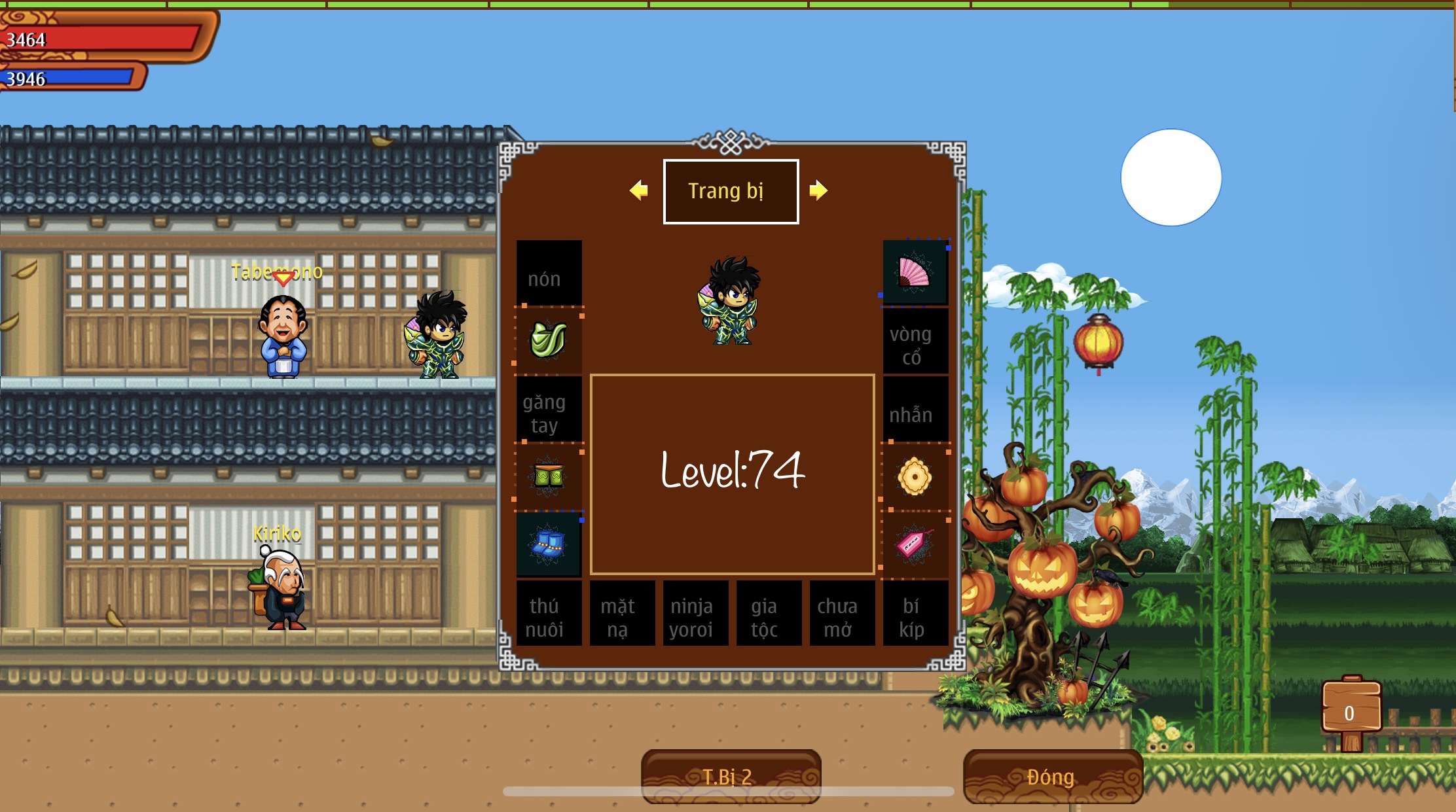Select the green pants slot
The width and height of the screenshot is (1456, 812).
point(549,476)
